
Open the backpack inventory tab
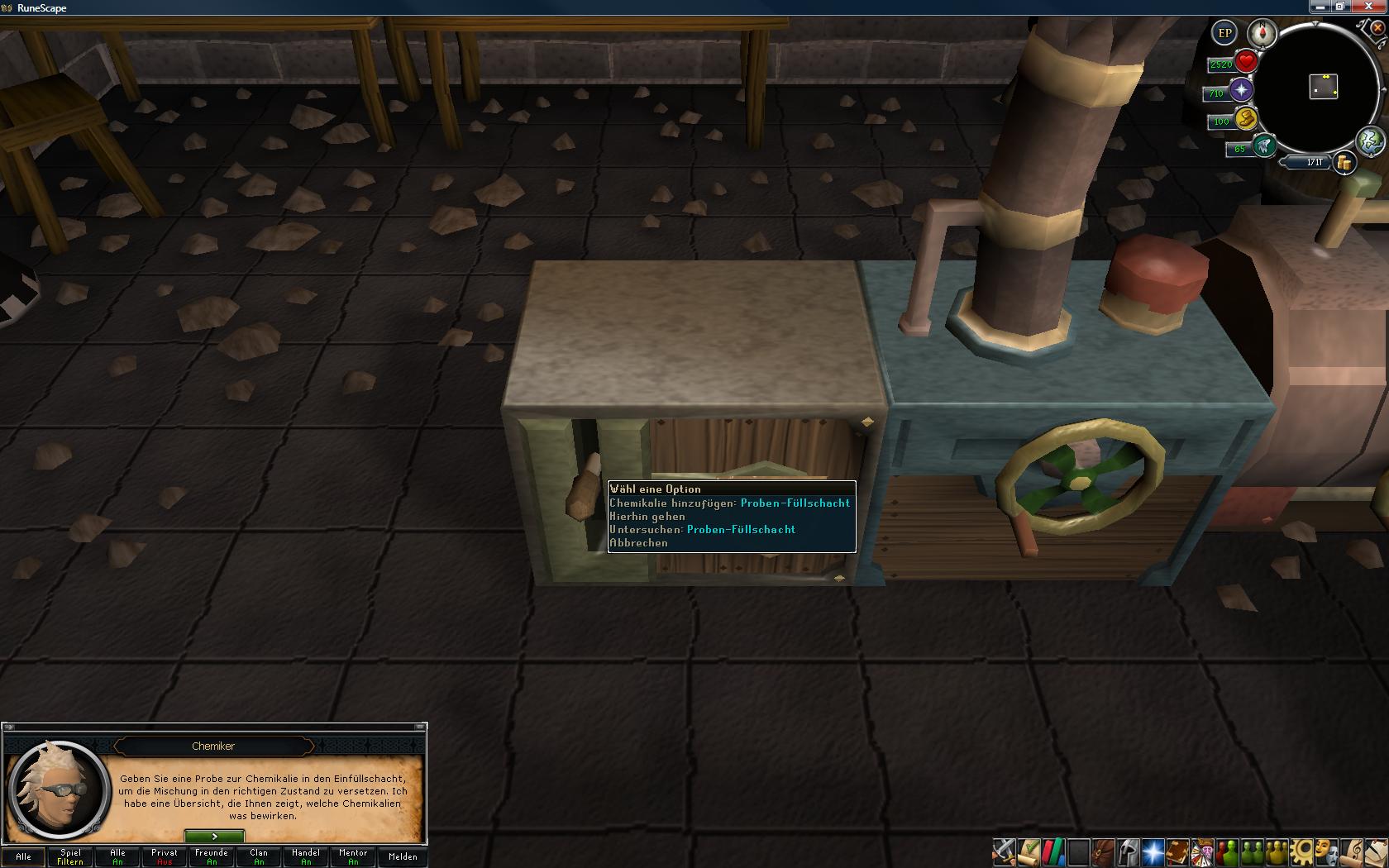click(x=1103, y=851)
